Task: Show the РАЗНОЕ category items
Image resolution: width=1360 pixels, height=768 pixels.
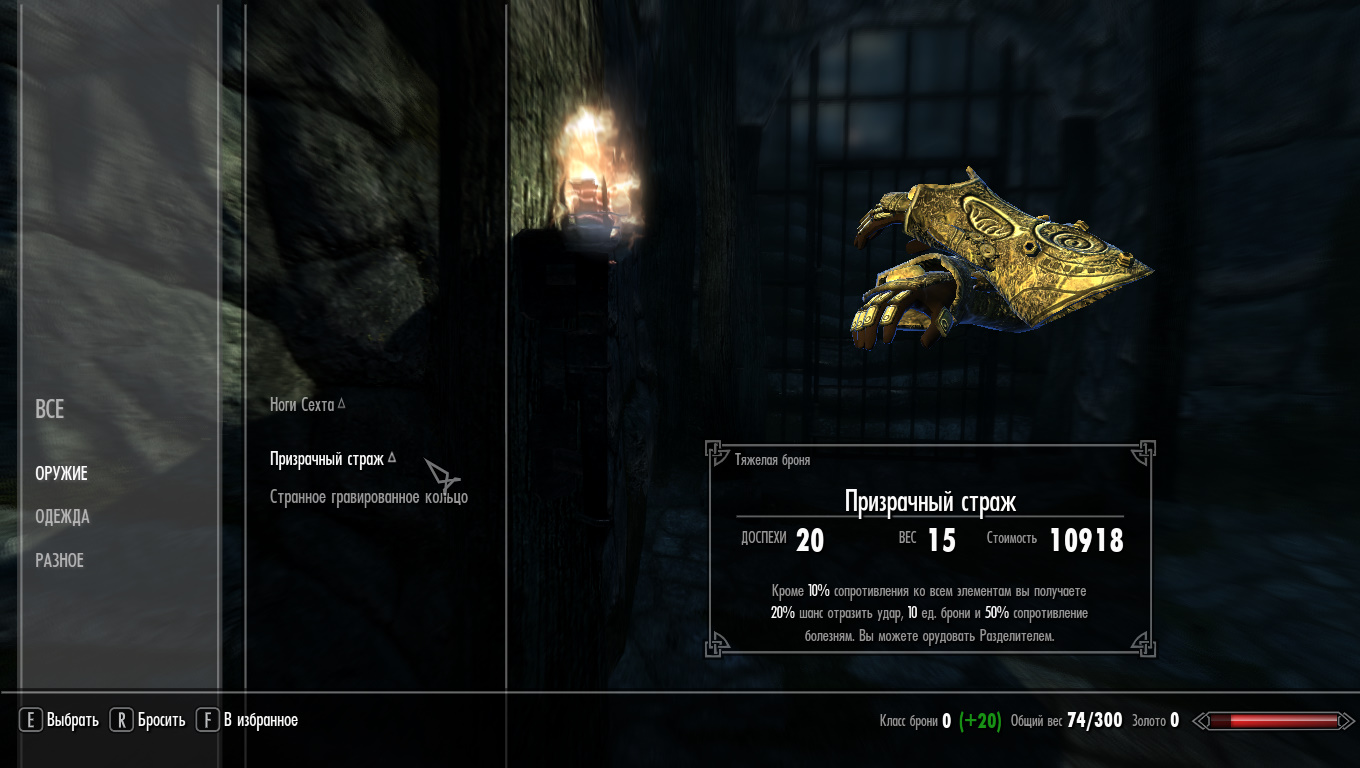Action: 60,561
